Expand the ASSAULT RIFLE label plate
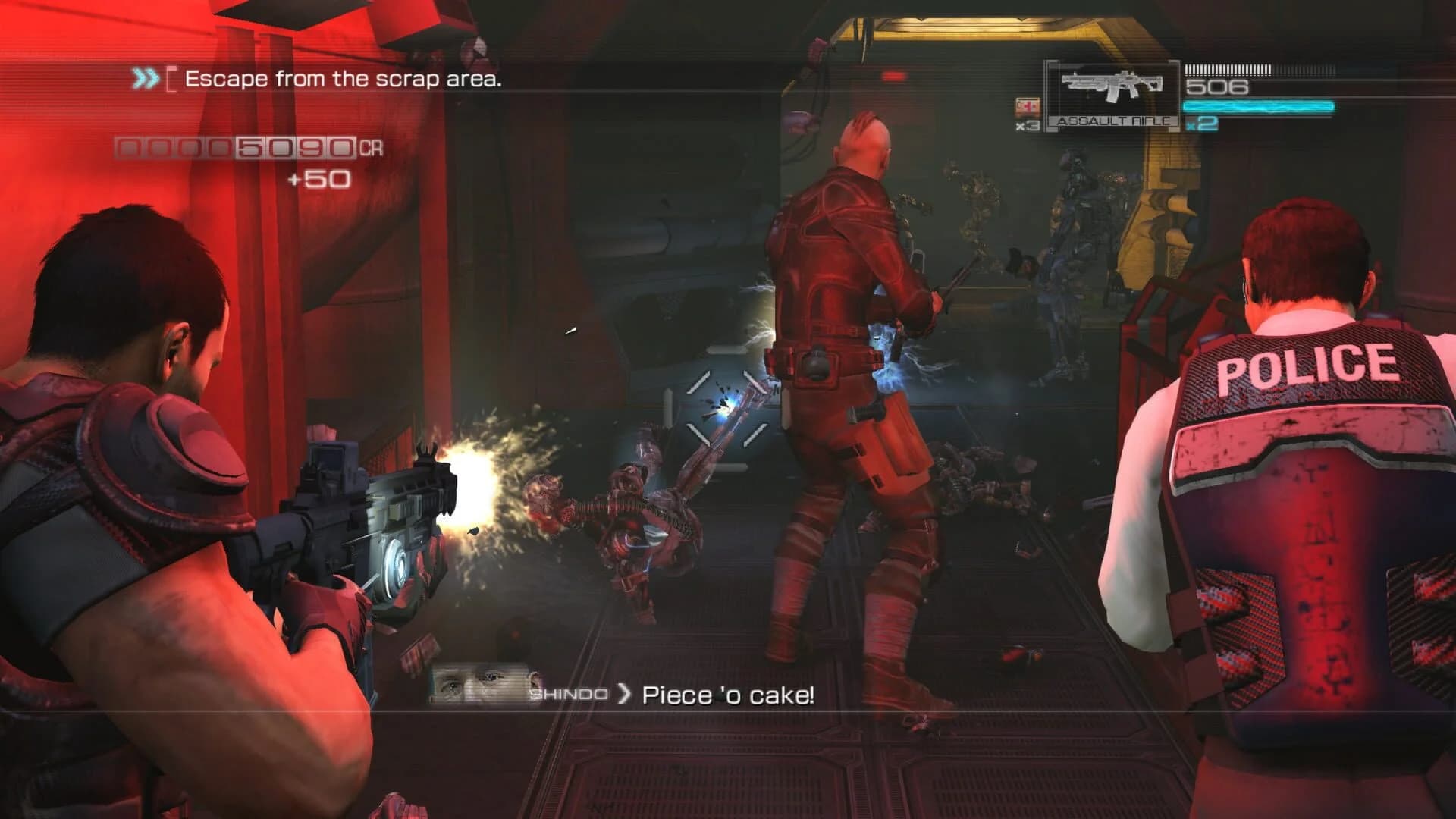 tap(1111, 120)
